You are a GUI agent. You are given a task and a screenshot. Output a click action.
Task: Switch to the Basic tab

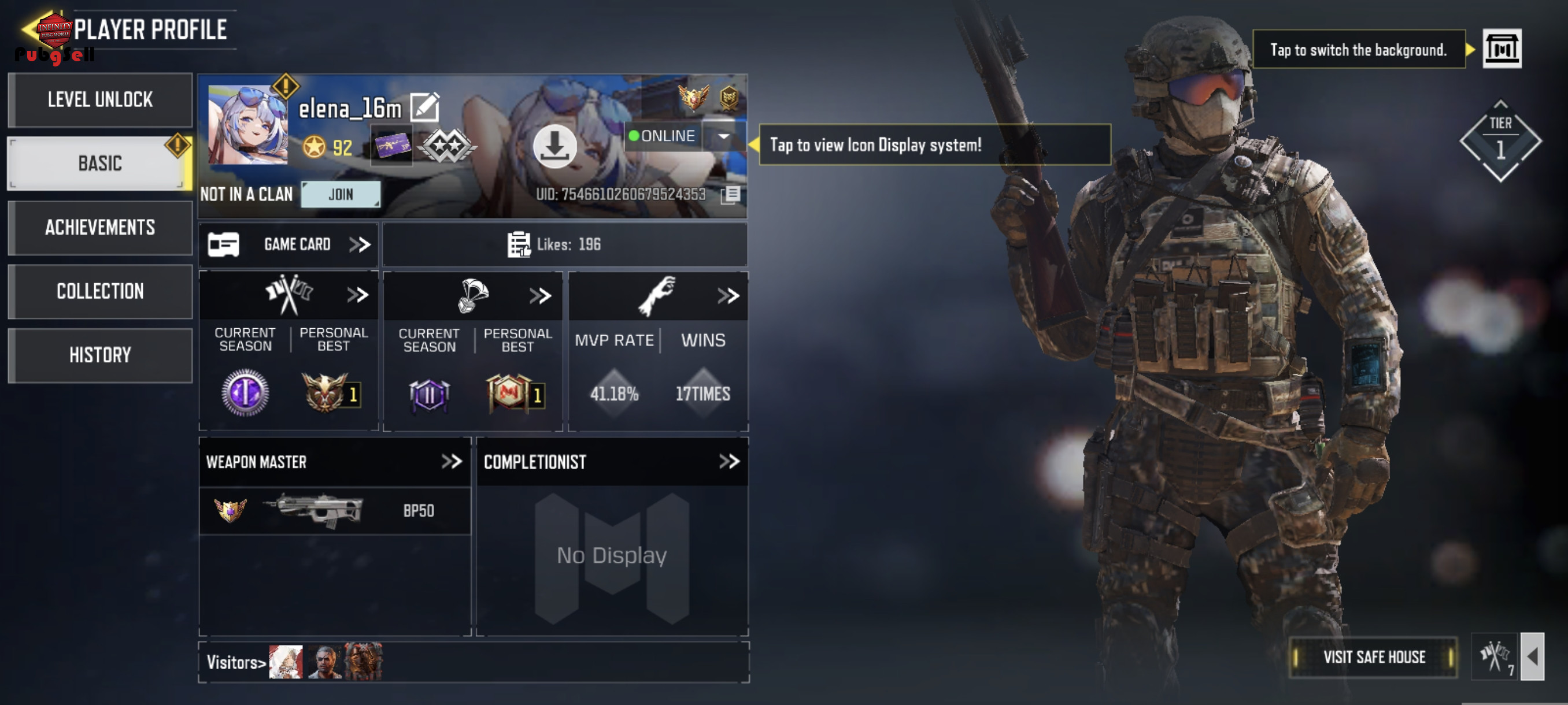pos(101,163)
